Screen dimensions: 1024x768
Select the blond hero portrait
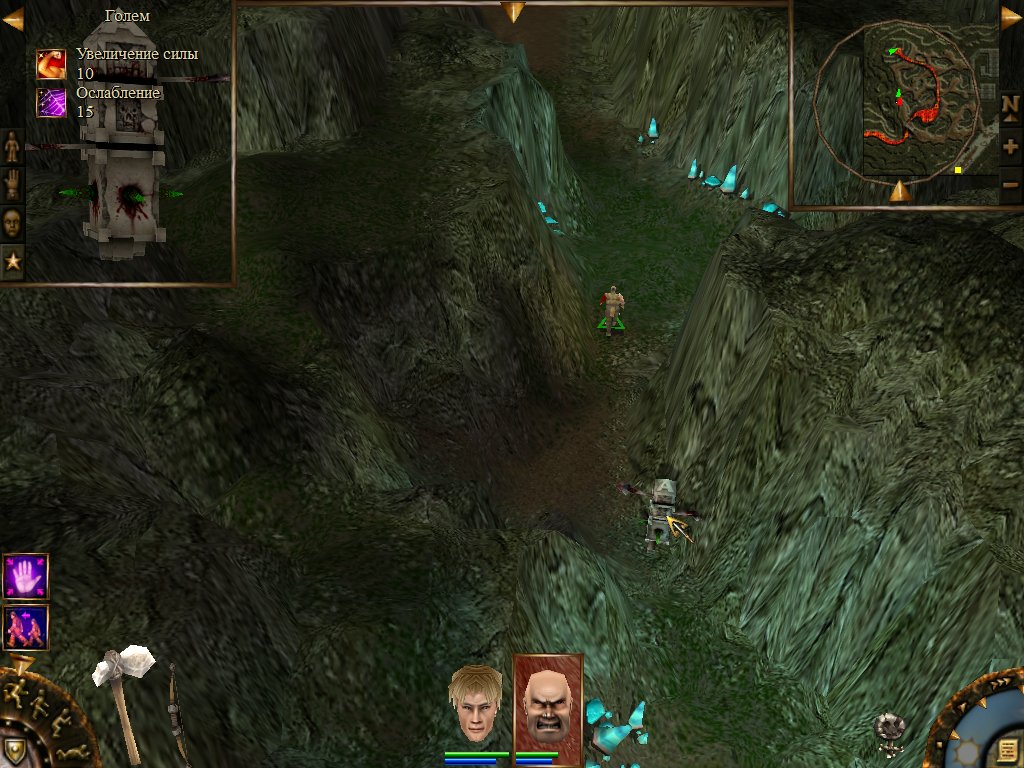[x=475, y=704]
